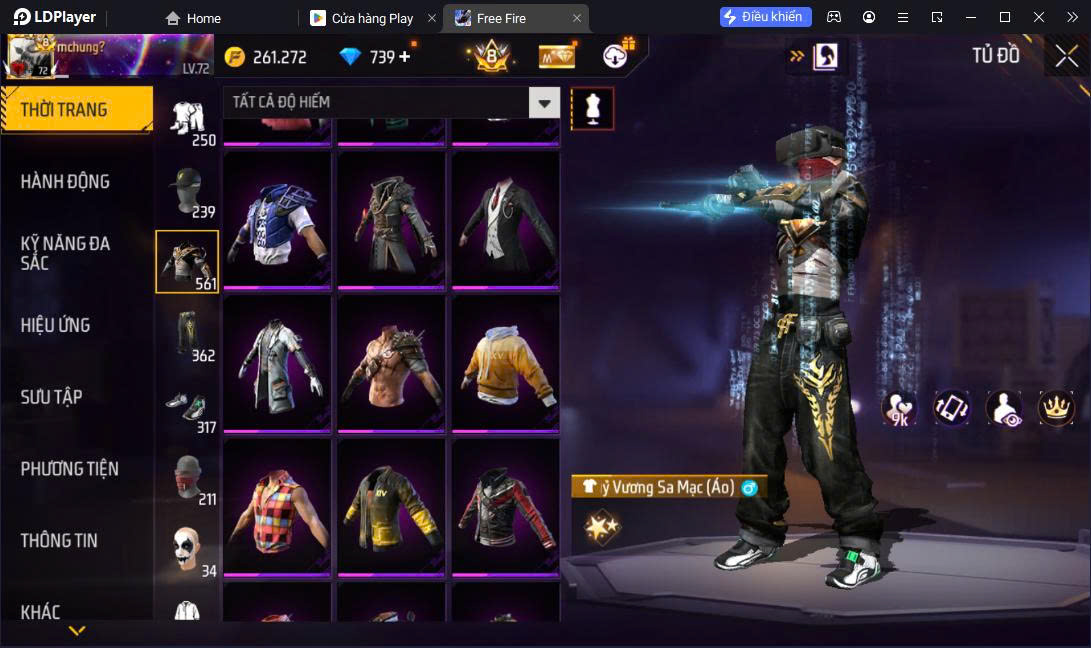Click the mannequin preview icon

(x=592, y=108)
